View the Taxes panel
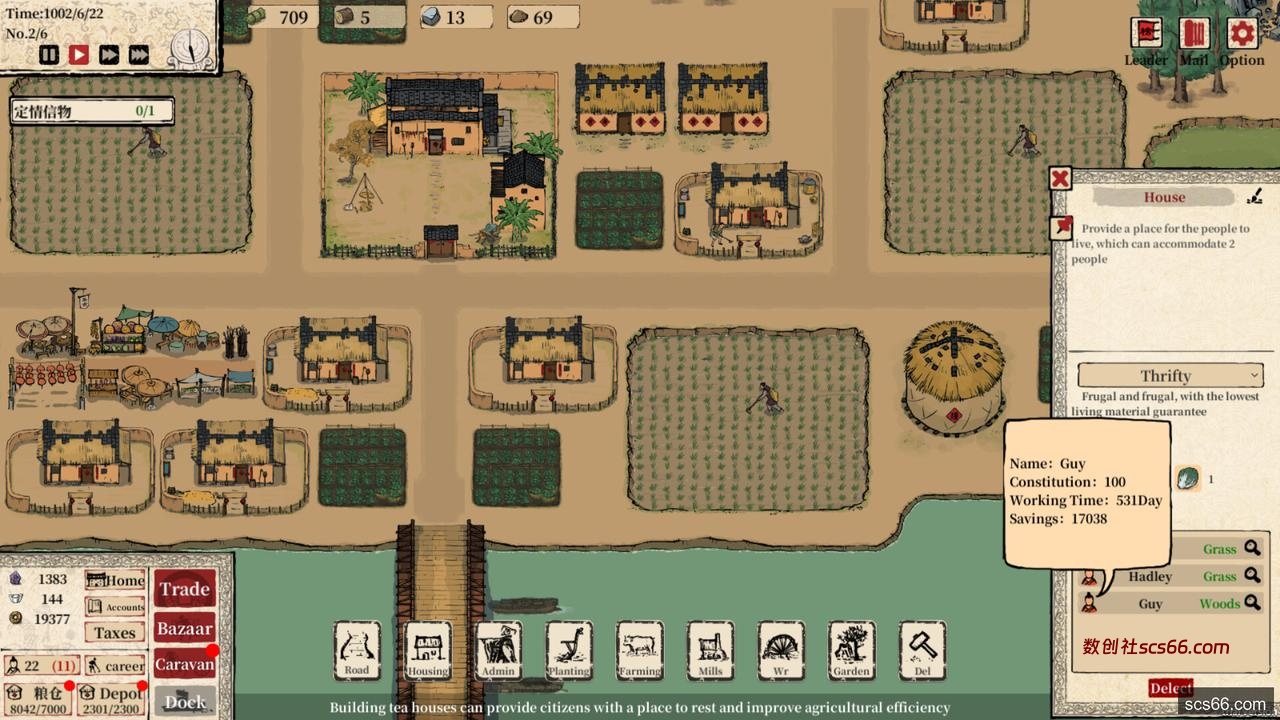Image resolution: width=1280 pixels, height=720 pixels. (x=115, y=632)
